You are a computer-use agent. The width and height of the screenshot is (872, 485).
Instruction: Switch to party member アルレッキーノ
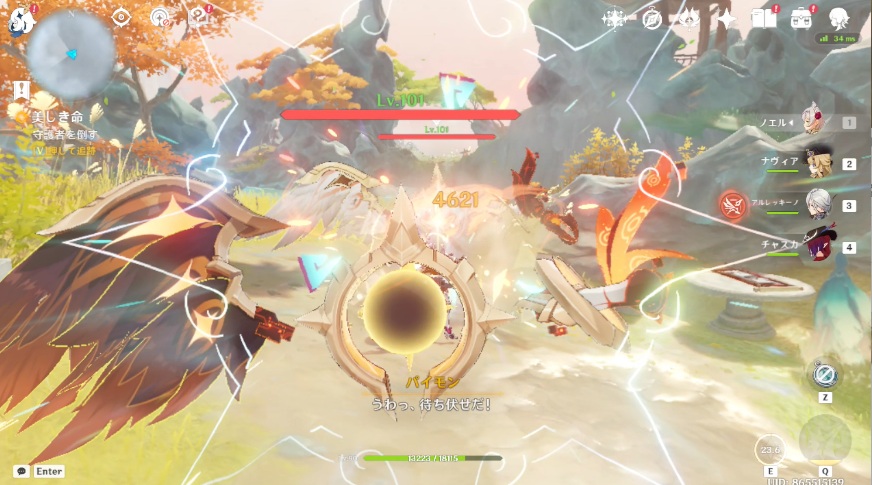[x=817, y=205]
